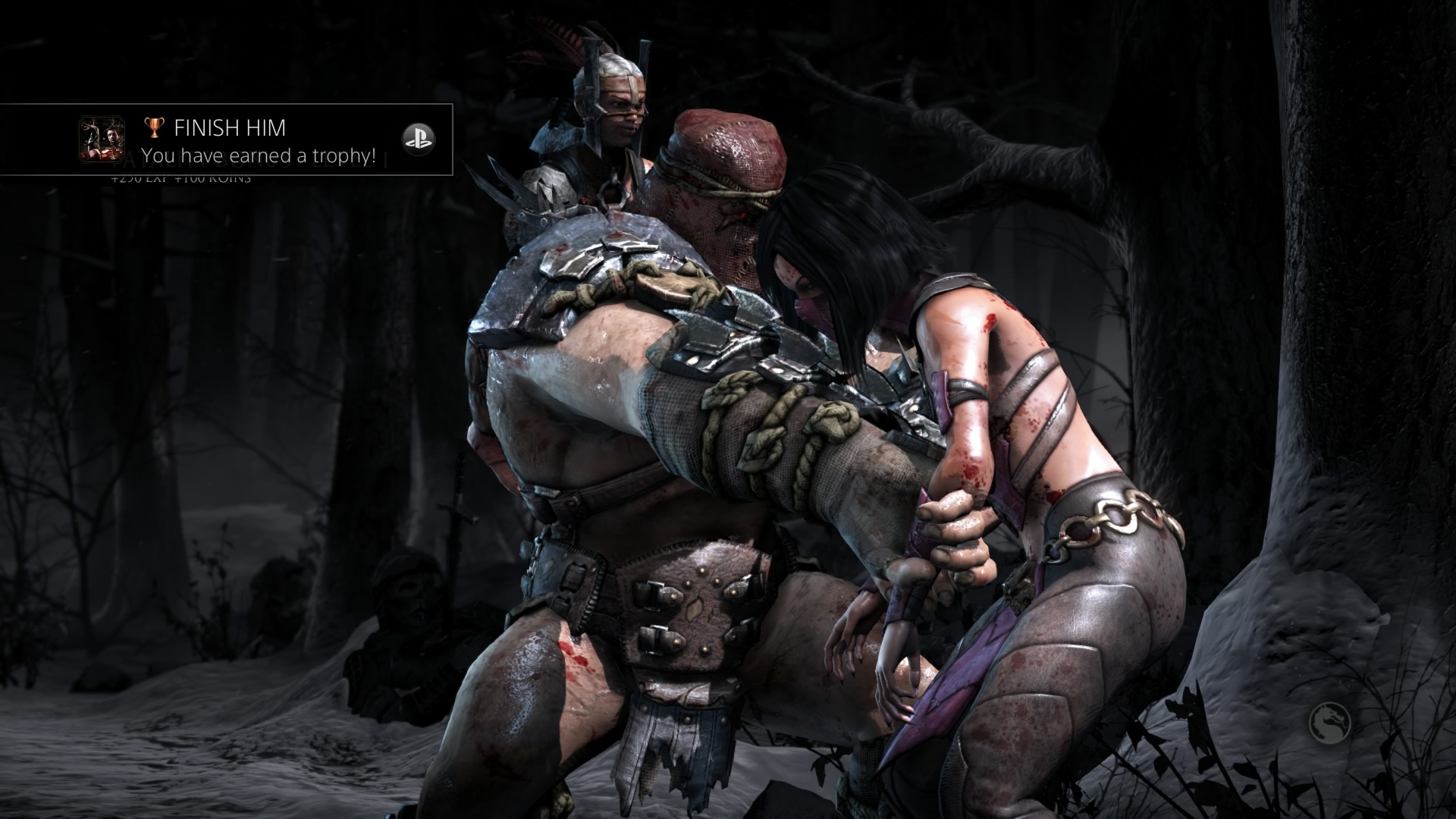
Task: Open the FINISH HIM trophy notification
Action: click(x=258, y=141)
